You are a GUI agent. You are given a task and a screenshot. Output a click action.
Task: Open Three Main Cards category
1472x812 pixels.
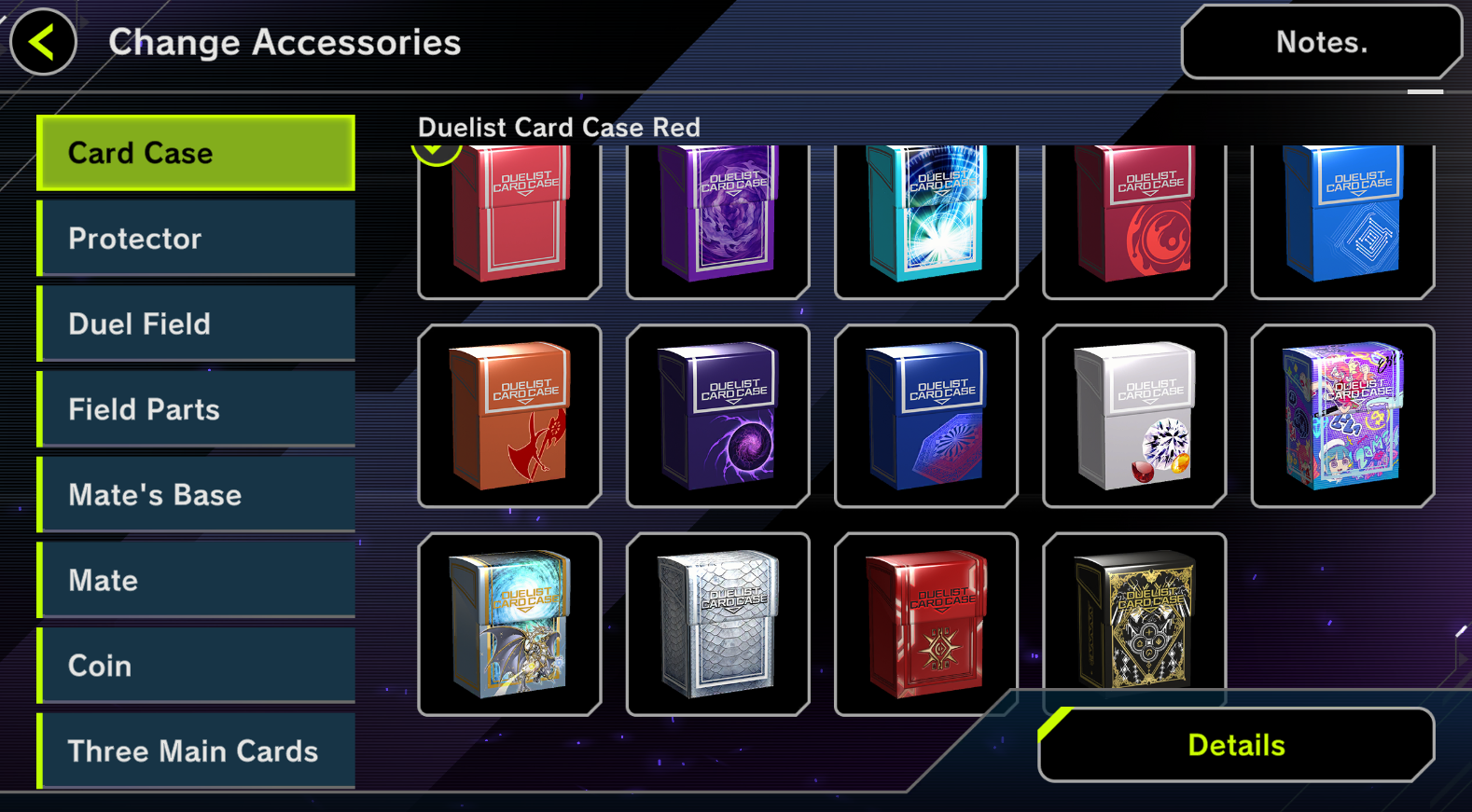click(196, 750)
